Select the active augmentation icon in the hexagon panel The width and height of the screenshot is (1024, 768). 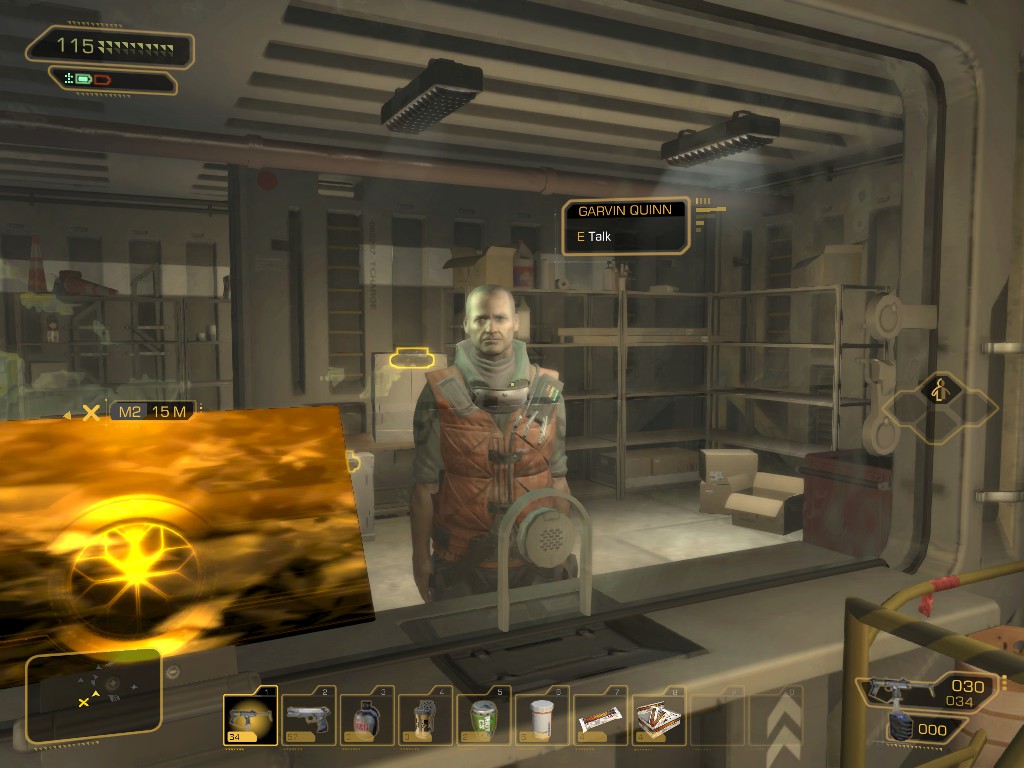940,389
